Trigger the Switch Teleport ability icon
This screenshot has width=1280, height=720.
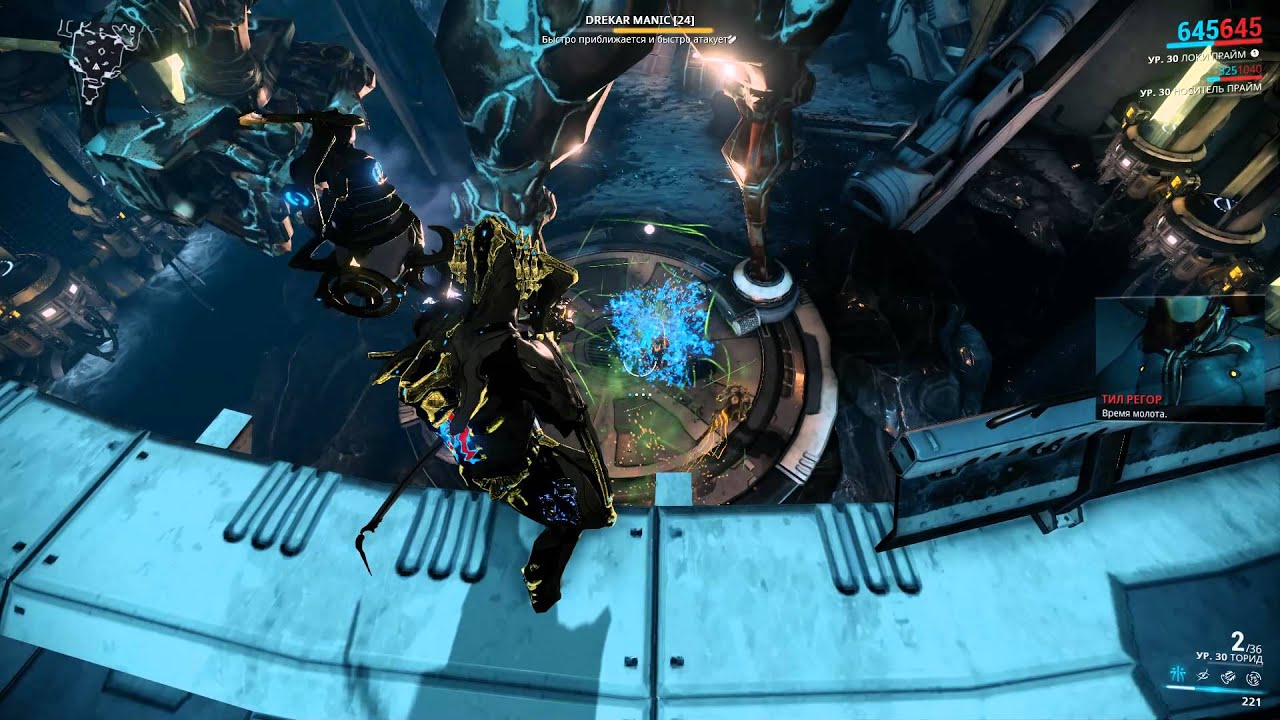1230,677
